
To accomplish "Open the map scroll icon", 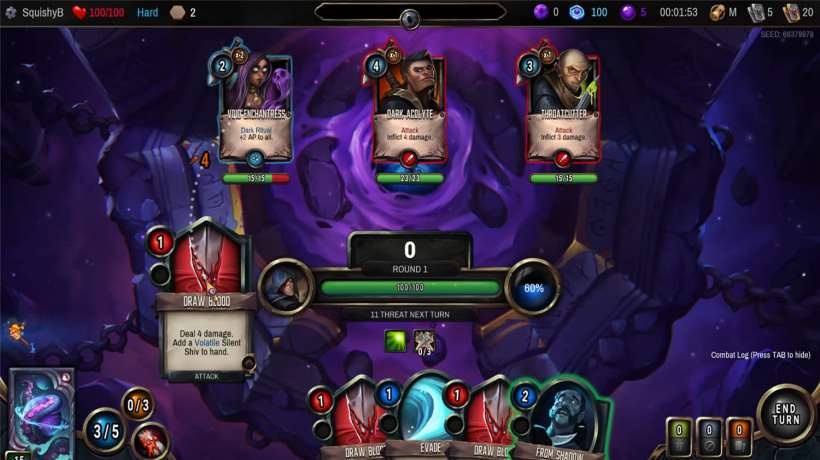I will [x=718, y=13].
